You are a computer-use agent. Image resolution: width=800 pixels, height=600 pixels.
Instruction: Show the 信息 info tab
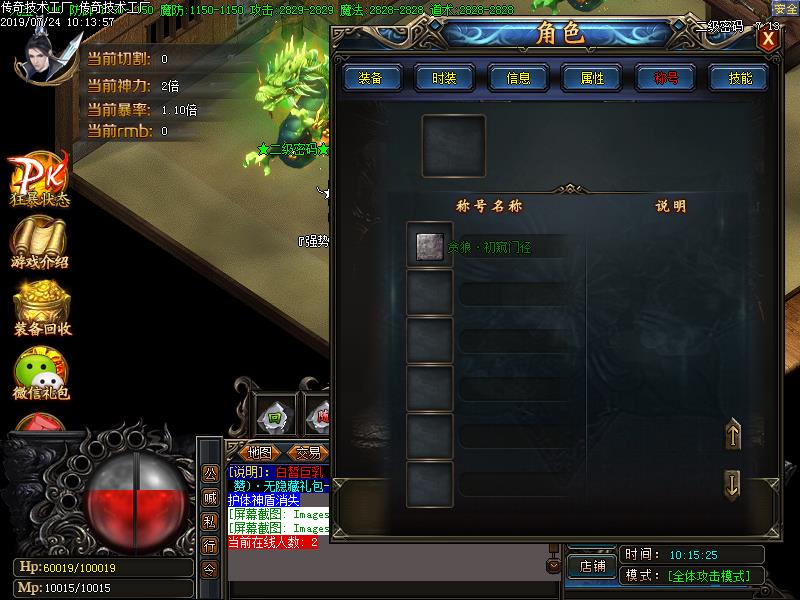coord(519,78)
